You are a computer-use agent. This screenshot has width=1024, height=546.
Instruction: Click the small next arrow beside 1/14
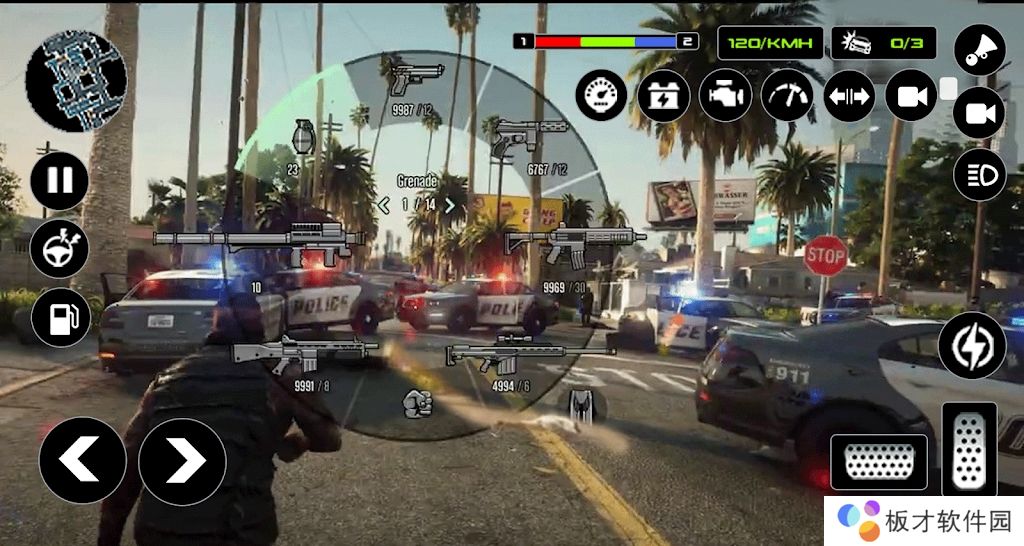tap(451, 204)
